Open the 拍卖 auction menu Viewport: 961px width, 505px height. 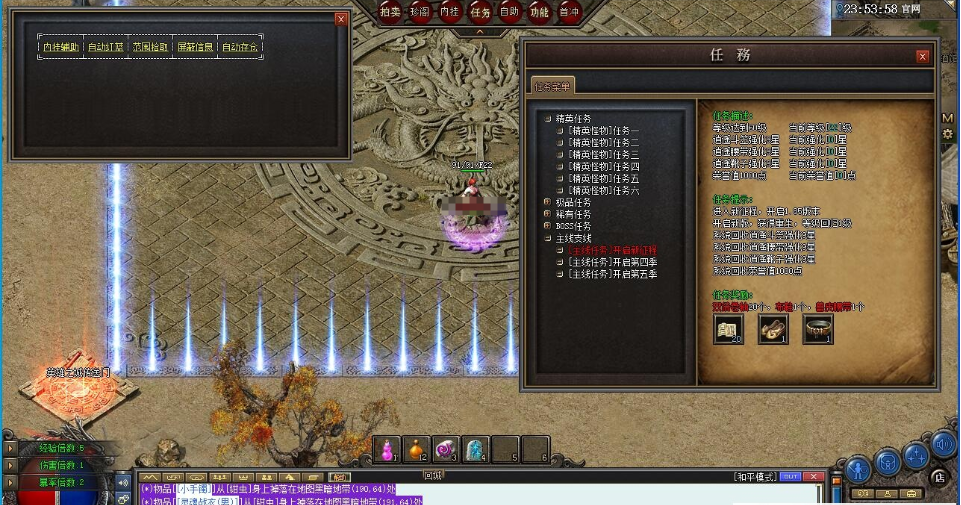390,12
